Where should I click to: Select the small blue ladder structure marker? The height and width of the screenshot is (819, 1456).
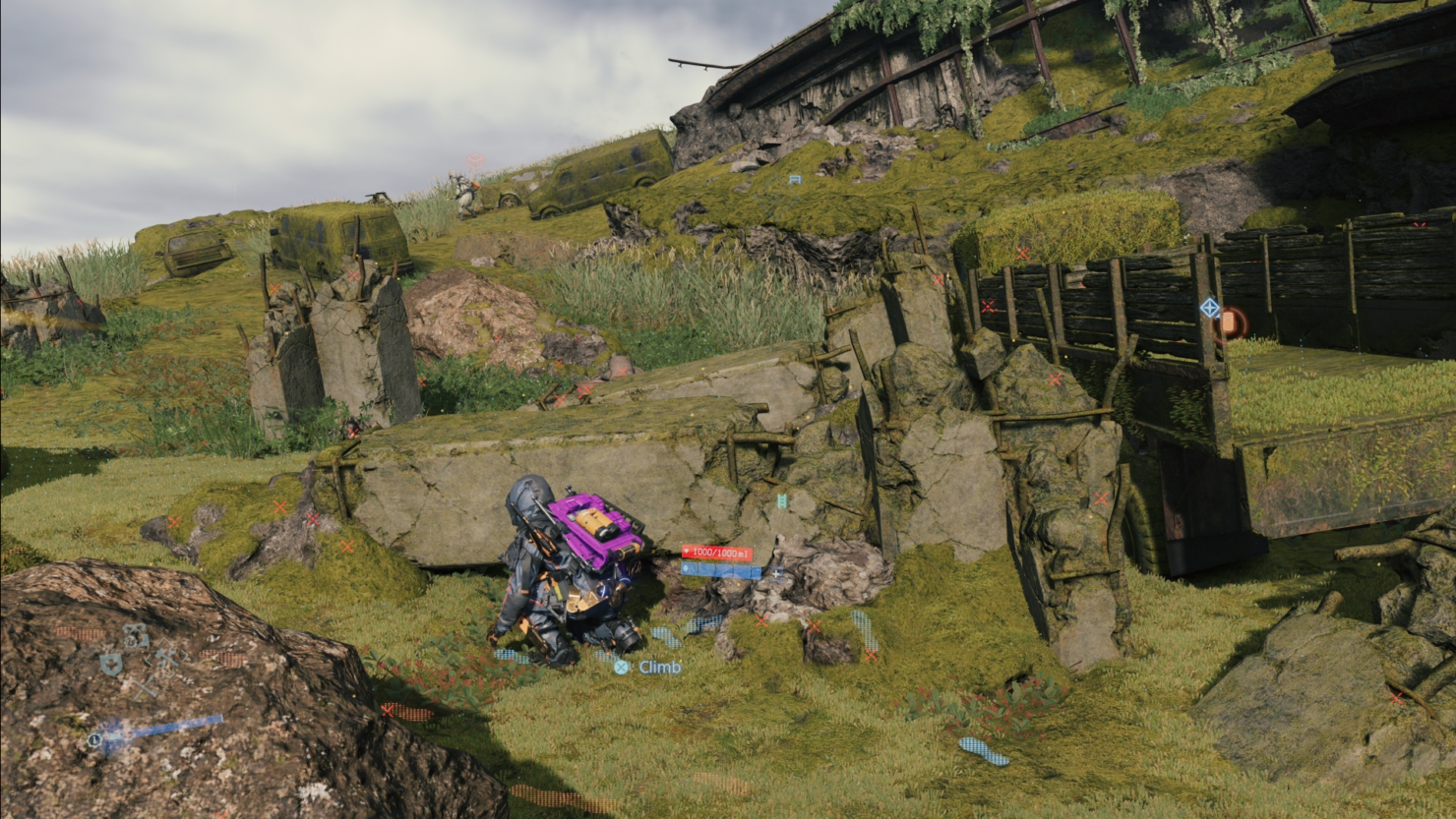[794, 180]
